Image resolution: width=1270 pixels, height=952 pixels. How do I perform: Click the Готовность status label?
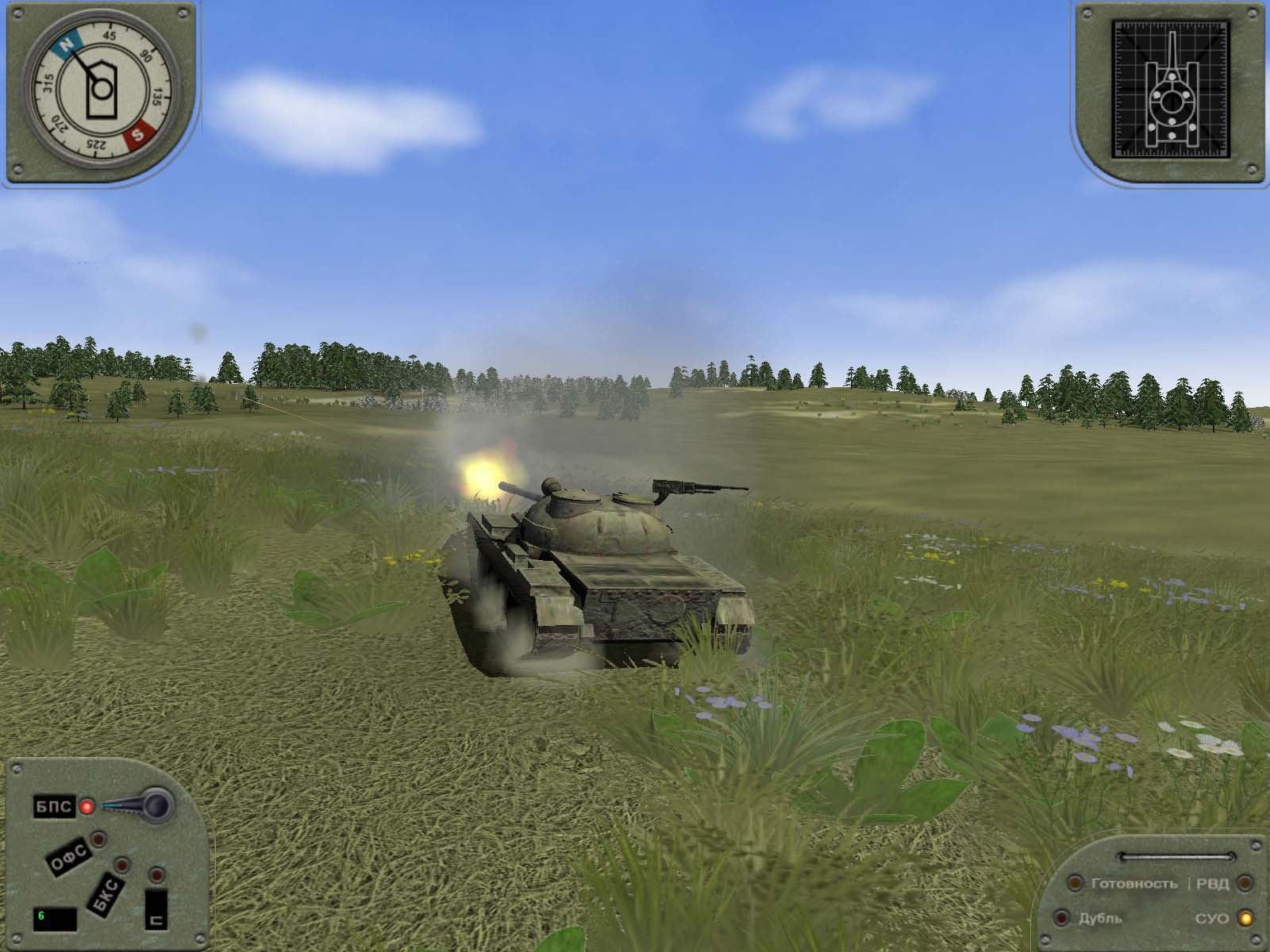[1134, 884]
